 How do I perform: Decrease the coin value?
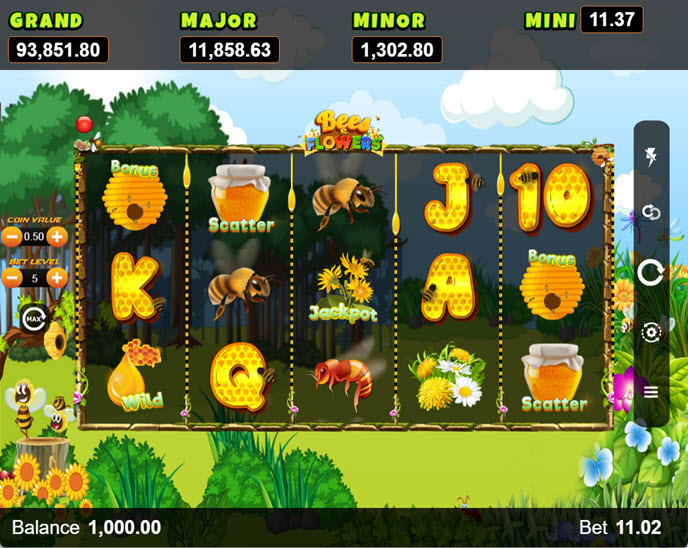12,237
